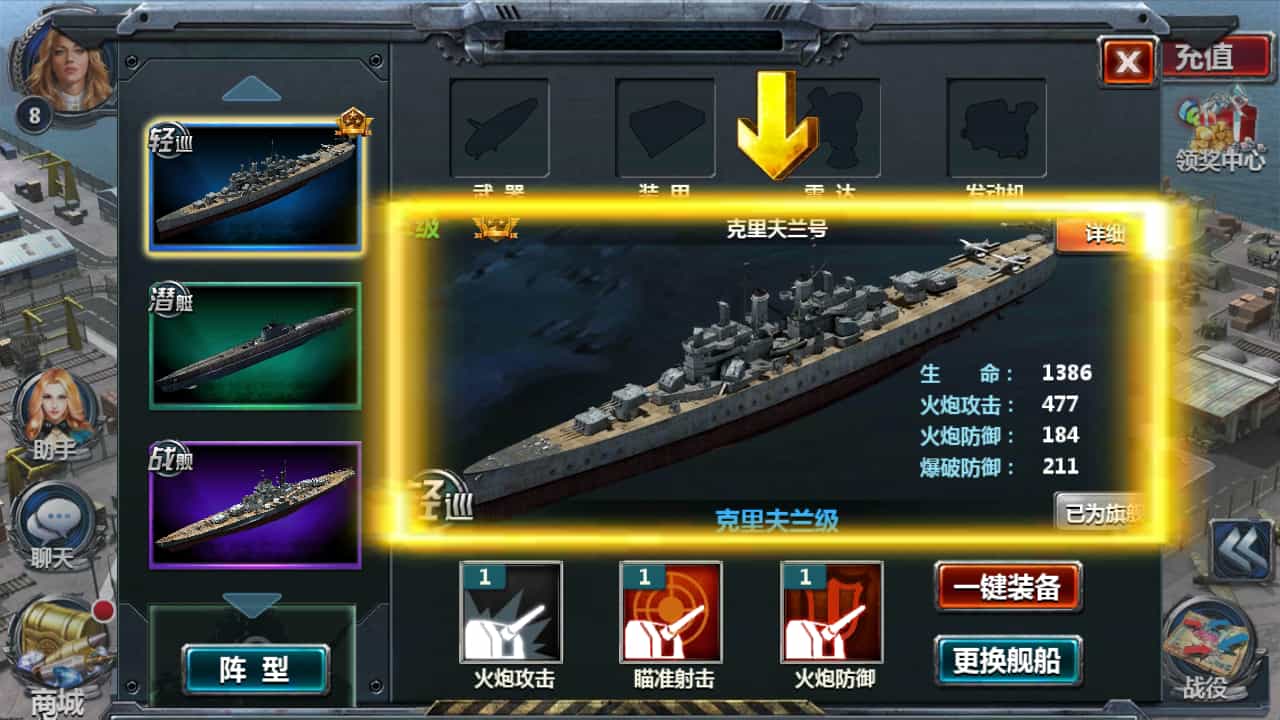Open the 阵型 formation button
This screenshot has height=720, width=1280.
point(255,669)
